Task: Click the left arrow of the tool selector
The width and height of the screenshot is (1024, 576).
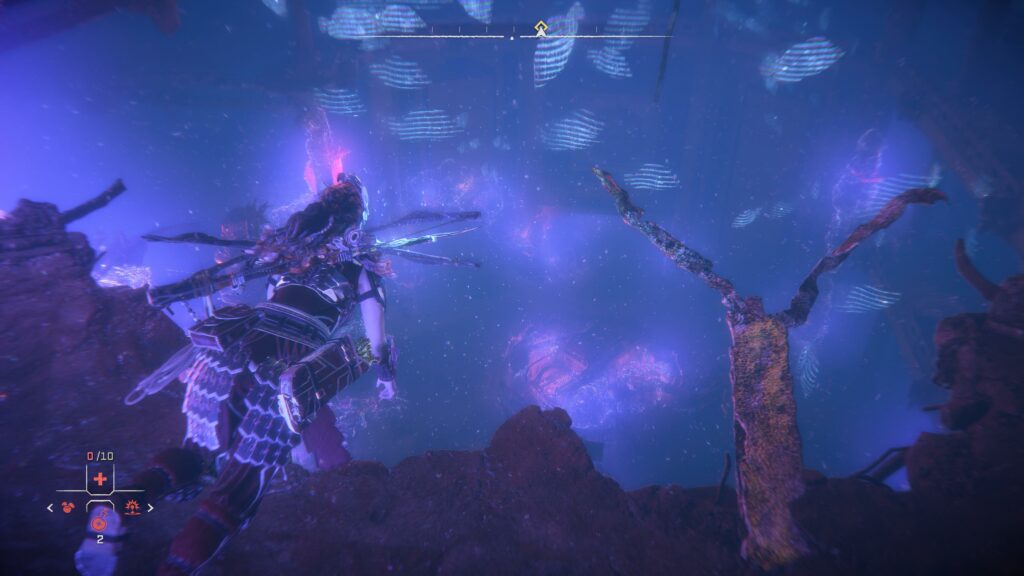Action: click(50, 508)
